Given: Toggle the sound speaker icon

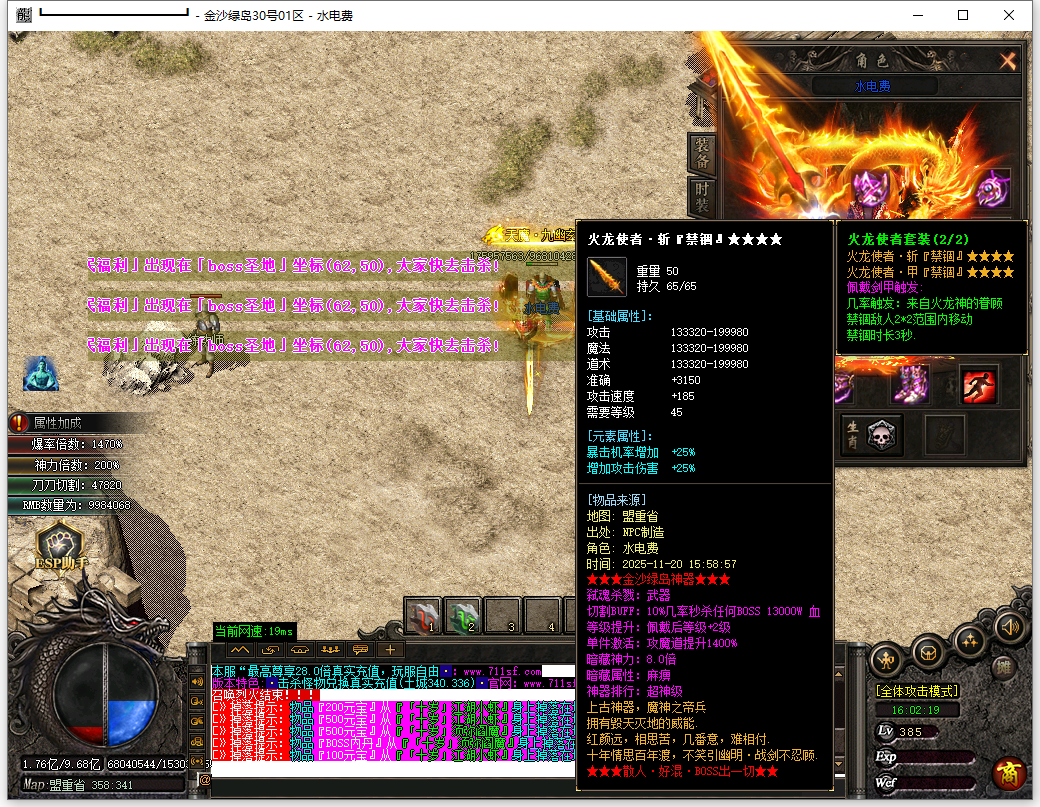Looking at the screenshot, I should 1008,628.
